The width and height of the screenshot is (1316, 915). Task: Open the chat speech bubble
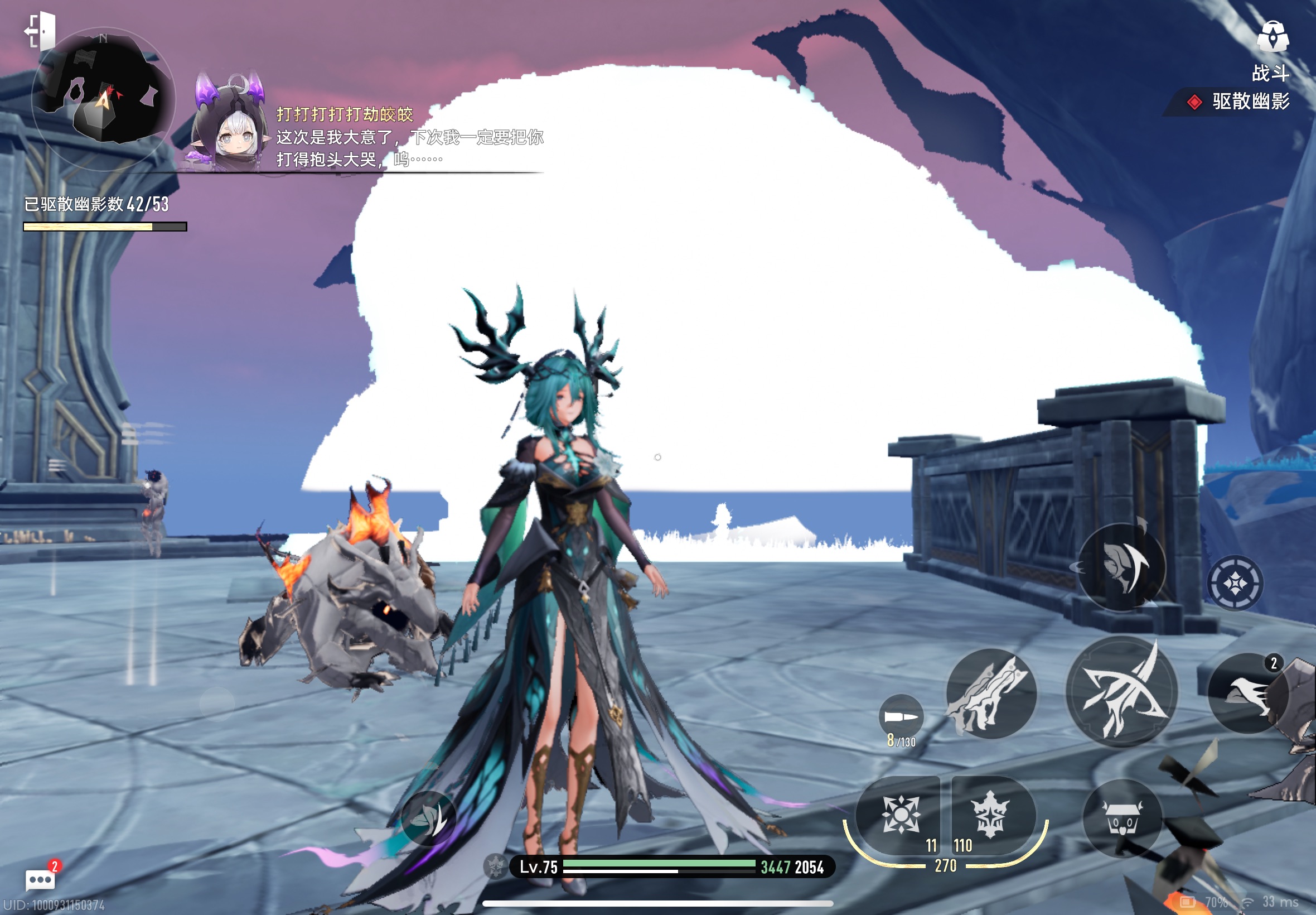pyautogui.click(x=40, y=879)
